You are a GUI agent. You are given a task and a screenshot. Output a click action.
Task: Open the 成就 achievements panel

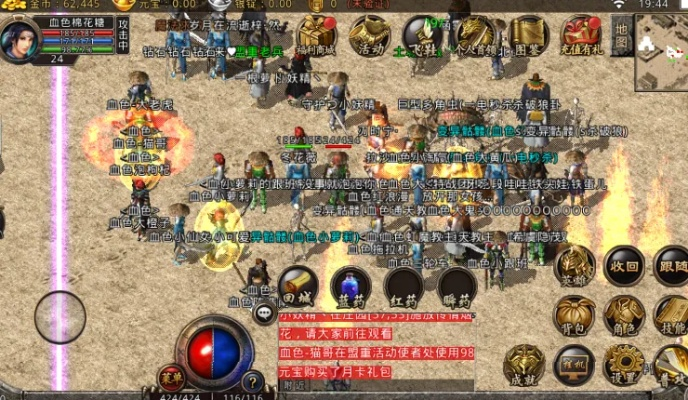coord(524,364)
